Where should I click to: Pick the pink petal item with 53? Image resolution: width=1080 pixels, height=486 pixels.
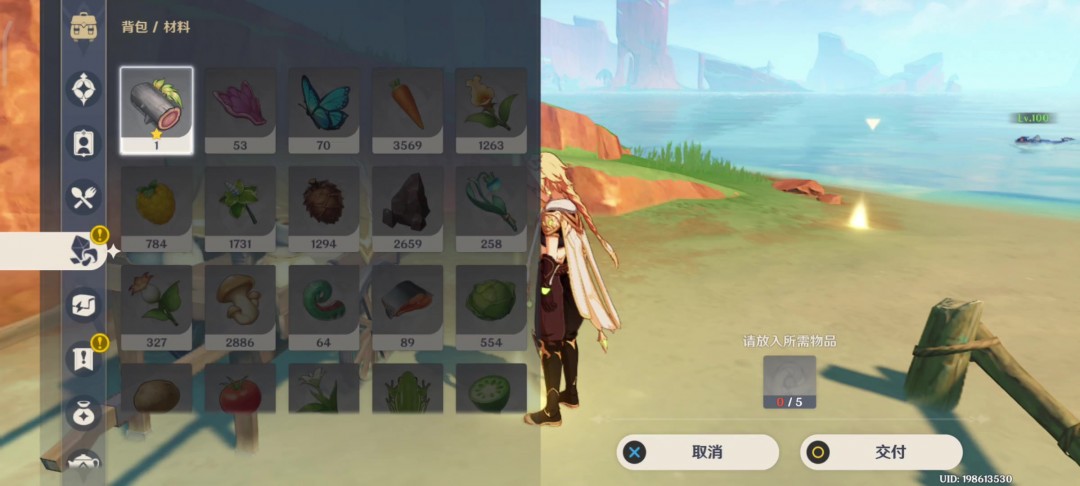[240, 109]
